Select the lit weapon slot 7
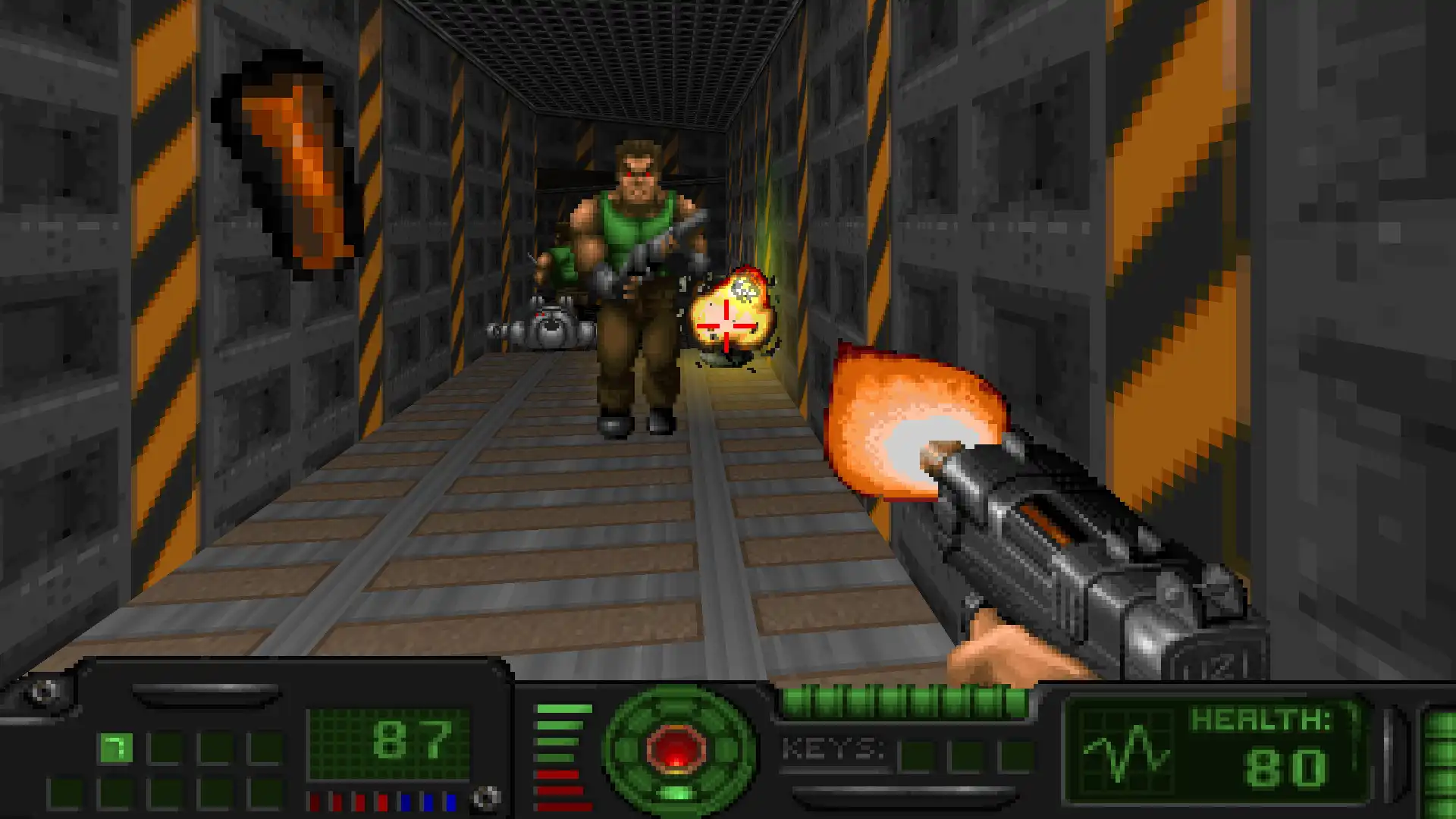Screen dimensions: 1456x819 click(x=115, y=748)
